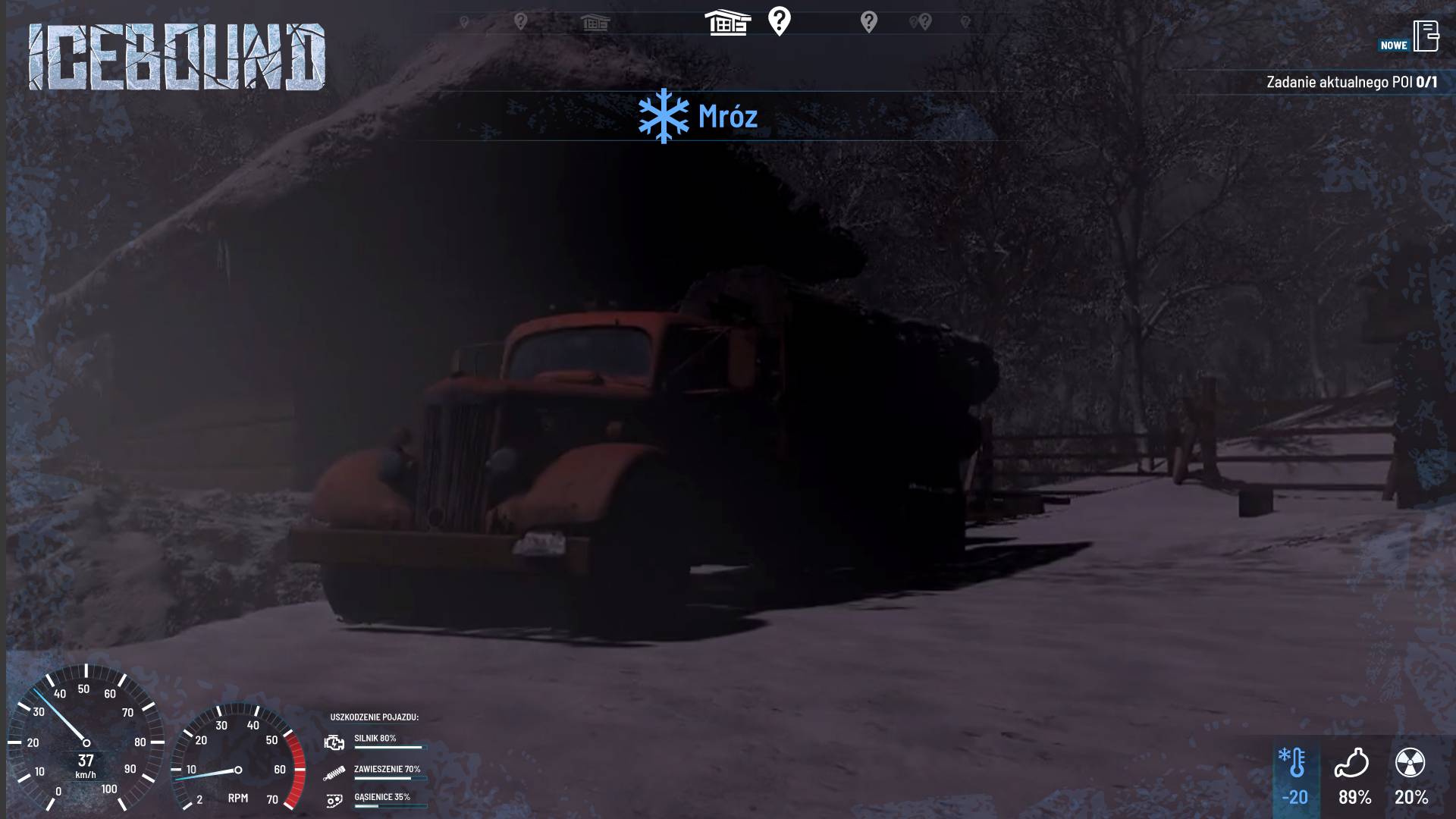The width and height of the screenshot is (1456, 819).
Task: Click the stomach hunger icon
Action: (x=1351, y=763)
